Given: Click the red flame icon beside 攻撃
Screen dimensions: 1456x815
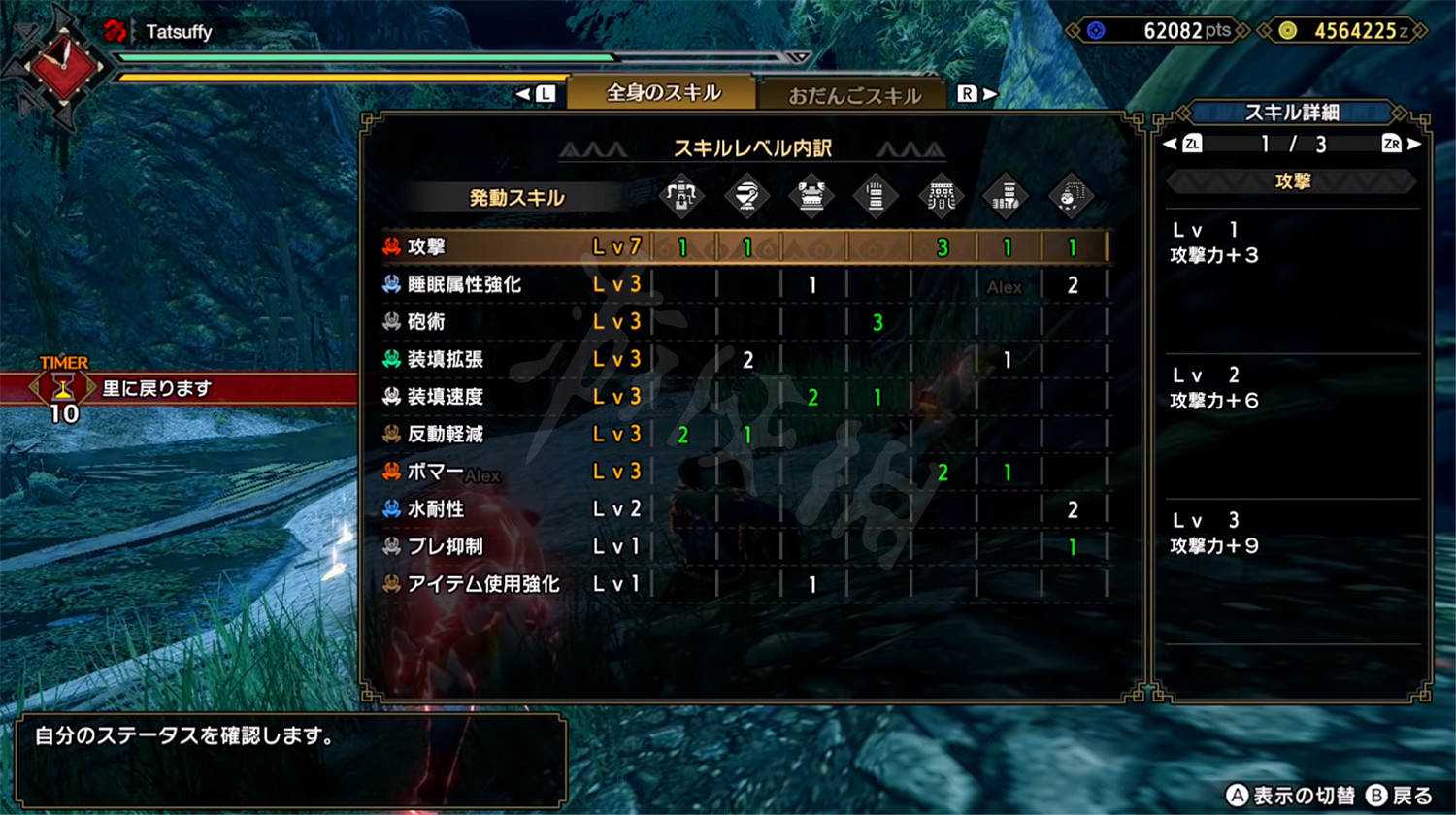Looking at the screenshot, I should [390, 246].
